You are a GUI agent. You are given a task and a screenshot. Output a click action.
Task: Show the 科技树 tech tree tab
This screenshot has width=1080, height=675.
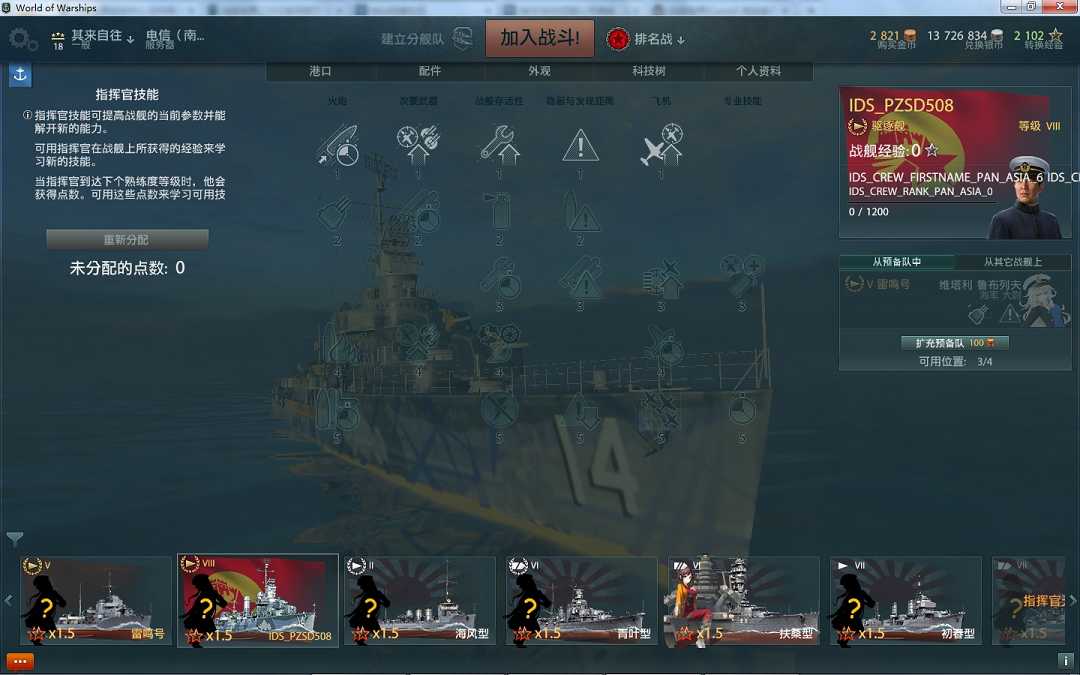click(x=648, y=71)
